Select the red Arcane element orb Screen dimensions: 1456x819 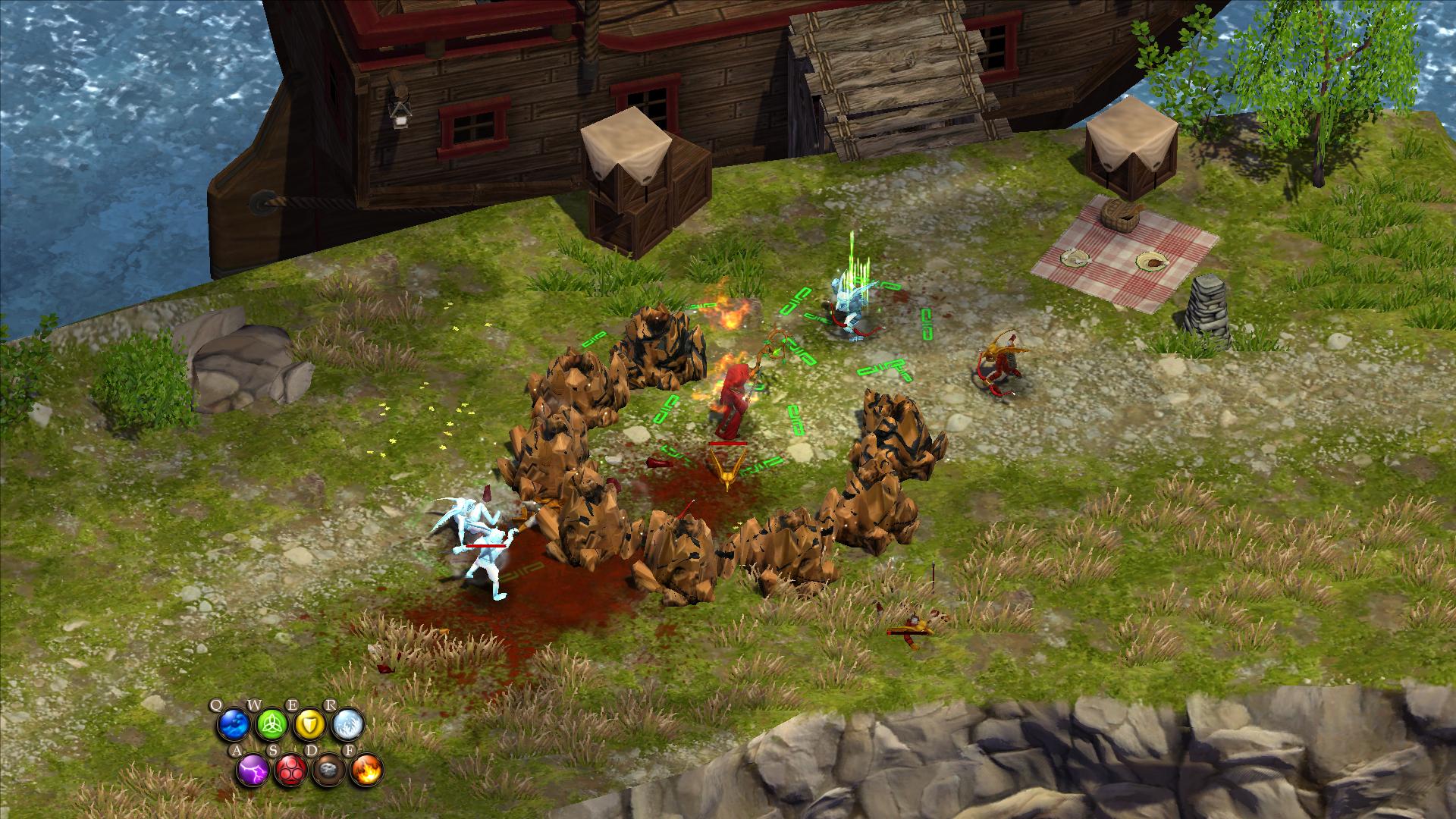291,771
